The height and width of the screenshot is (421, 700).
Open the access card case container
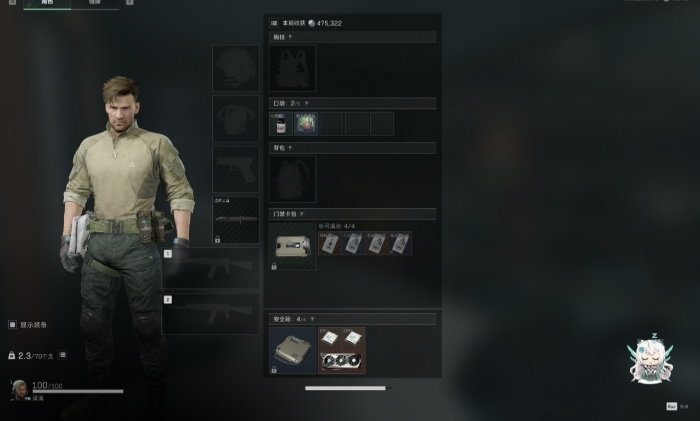pyautogui.click(x=292, y=245)
